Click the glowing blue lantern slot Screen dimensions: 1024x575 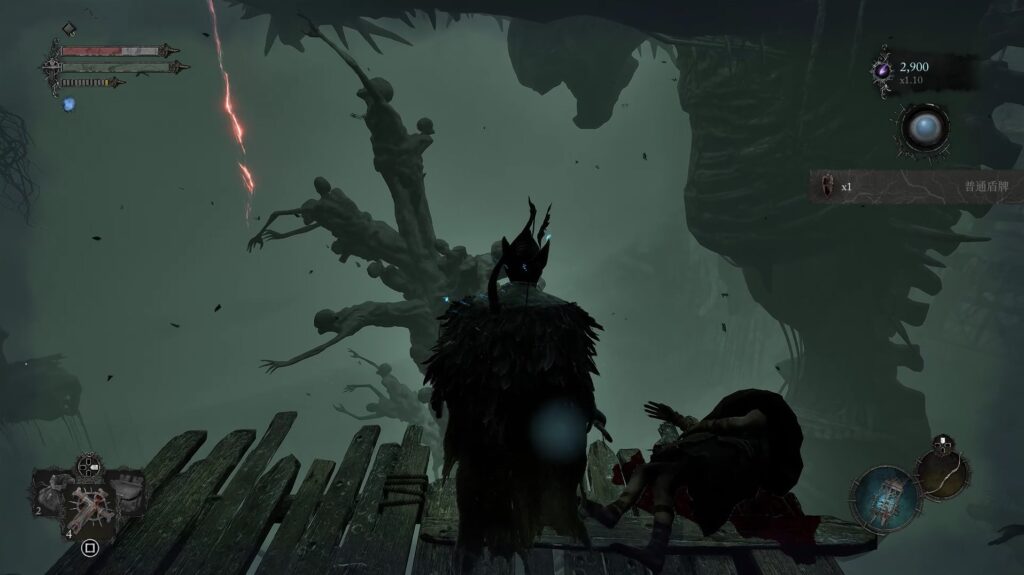(883, 495)
